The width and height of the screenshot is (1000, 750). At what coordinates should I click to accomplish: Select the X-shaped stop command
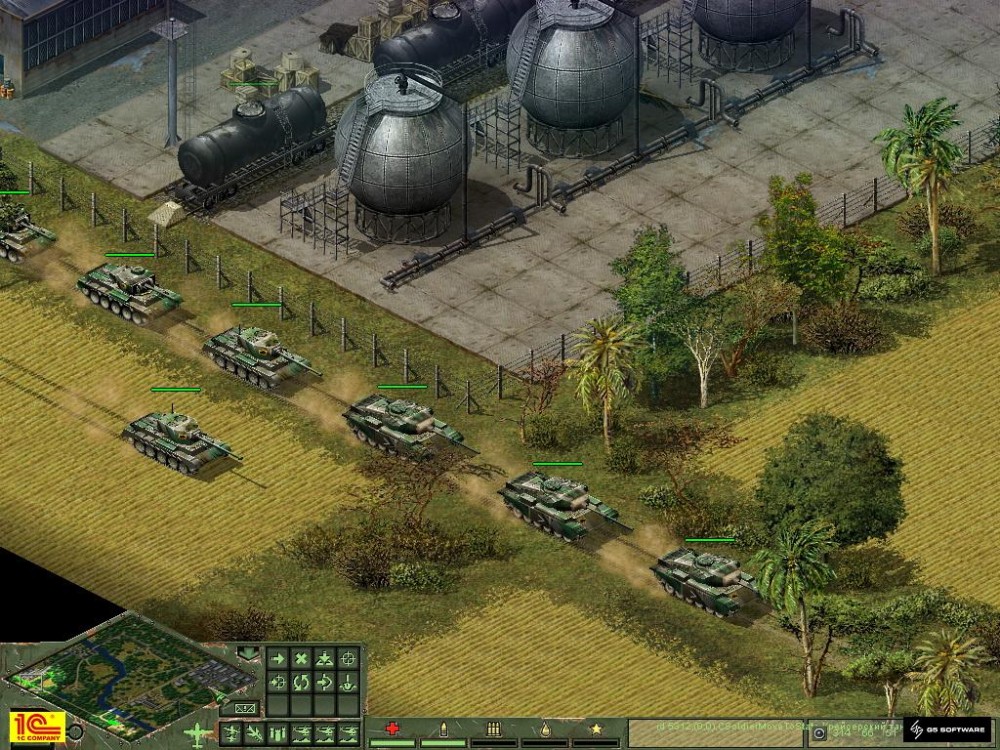[301, 658]
